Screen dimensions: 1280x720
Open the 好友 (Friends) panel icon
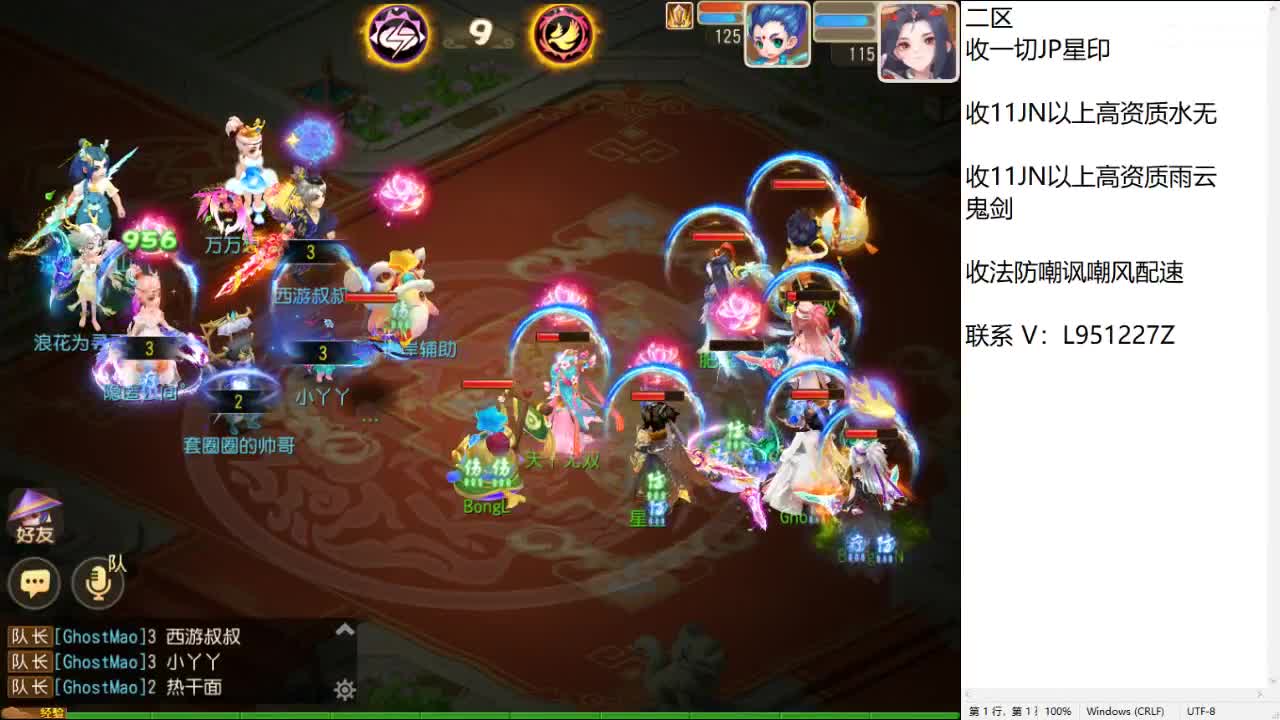pos(35,520)
